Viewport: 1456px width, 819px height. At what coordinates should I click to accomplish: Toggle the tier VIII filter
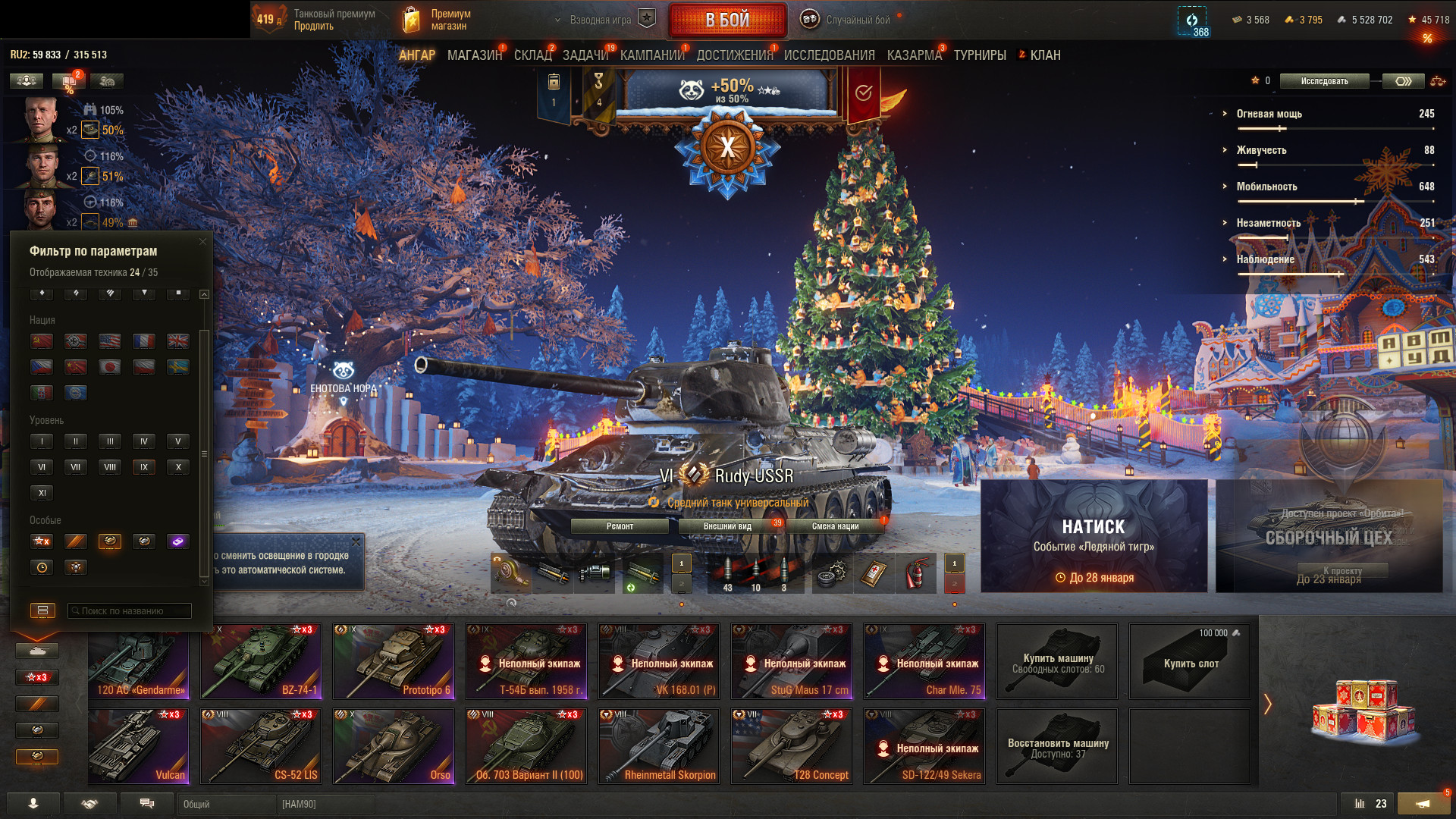click(x=110, y=467)
